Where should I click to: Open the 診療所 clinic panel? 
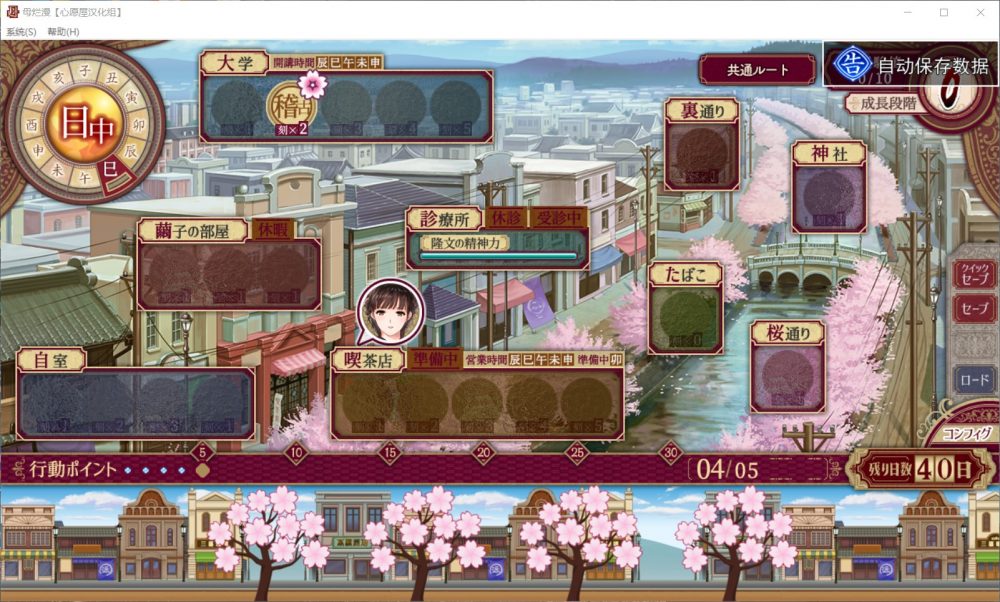497,240
